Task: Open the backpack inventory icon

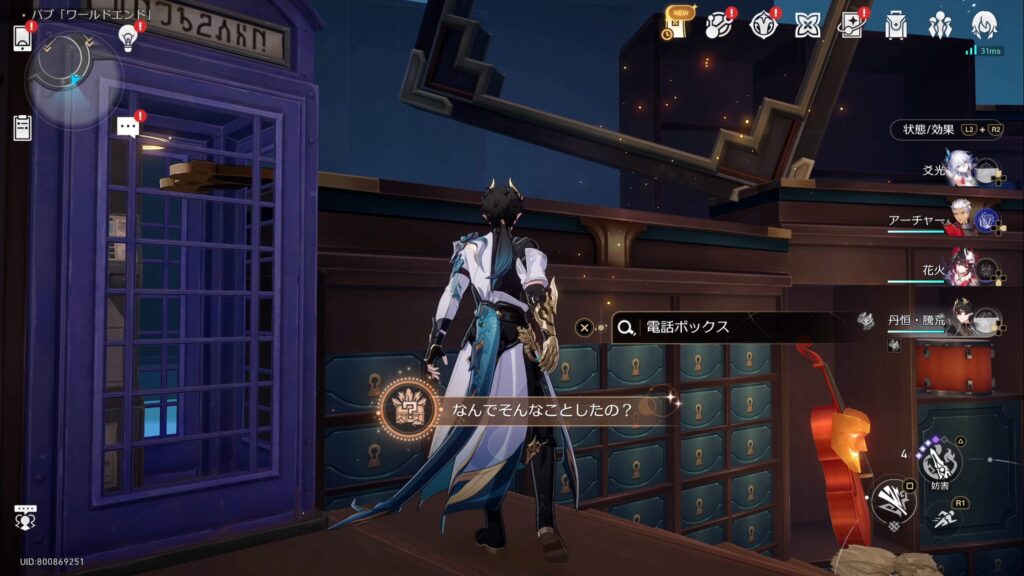Action: click(x=895, y=26)
